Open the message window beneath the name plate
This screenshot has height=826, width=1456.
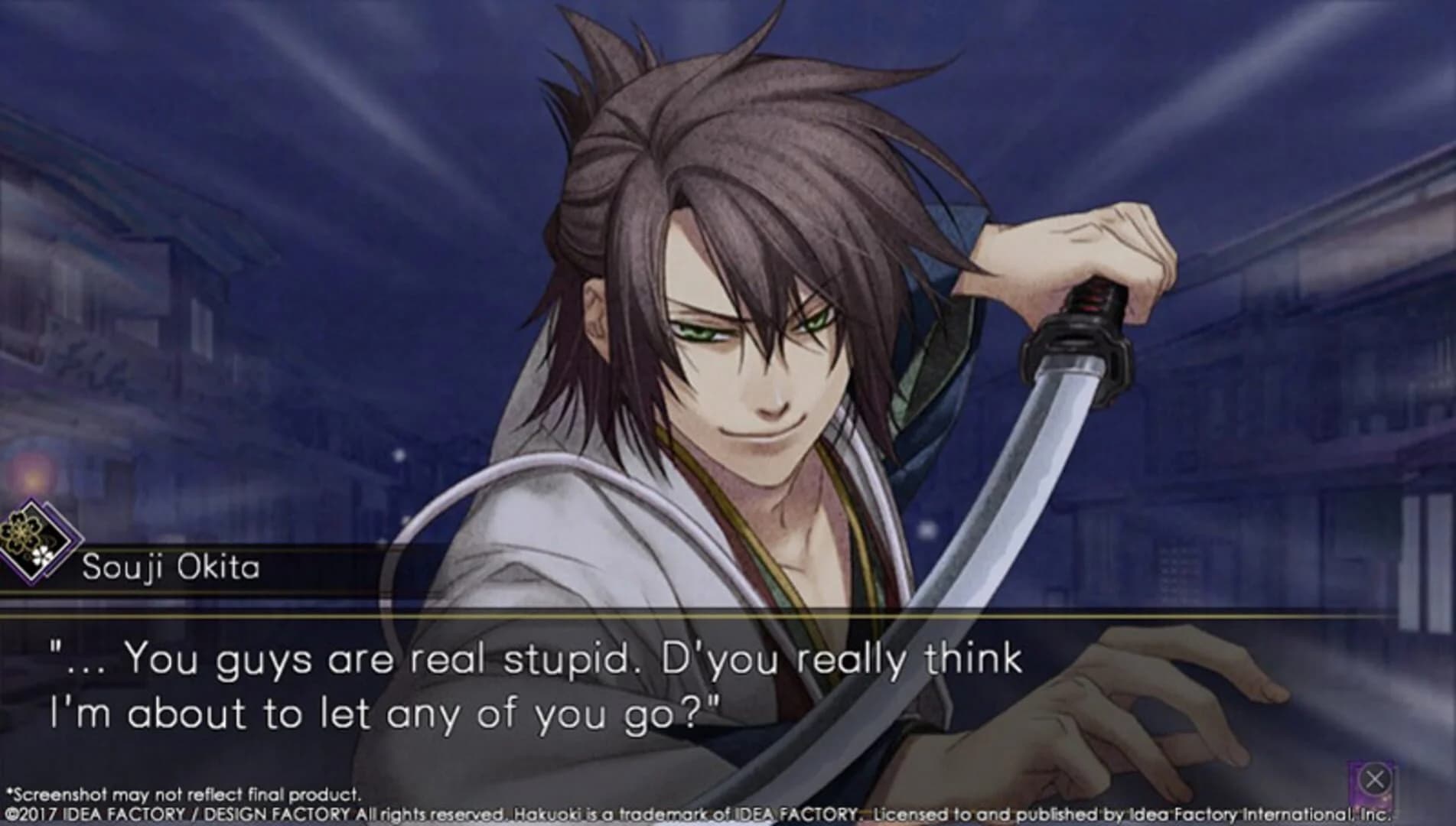[536, 681]
